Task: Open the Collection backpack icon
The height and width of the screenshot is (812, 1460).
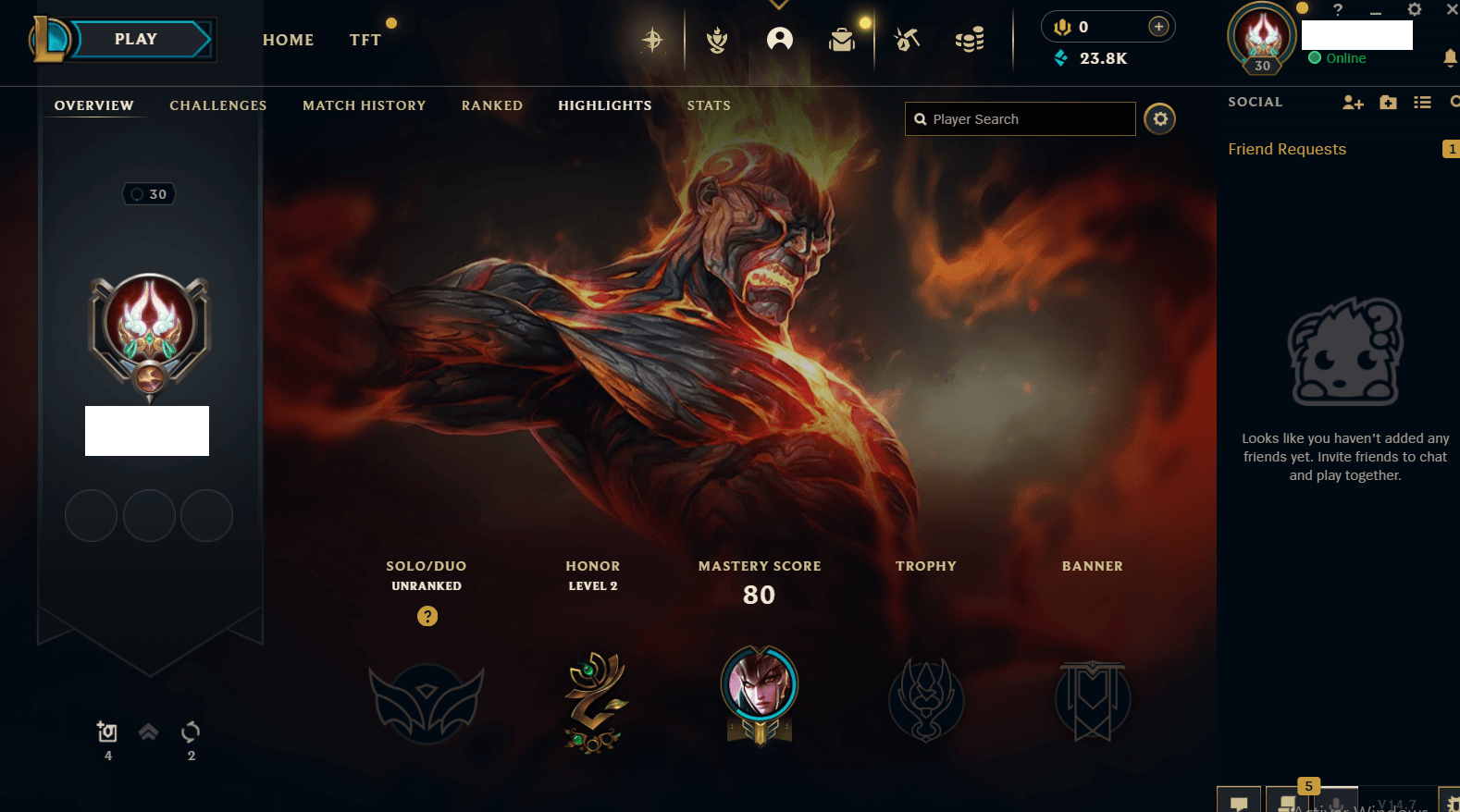Action: tap(842, 40)
